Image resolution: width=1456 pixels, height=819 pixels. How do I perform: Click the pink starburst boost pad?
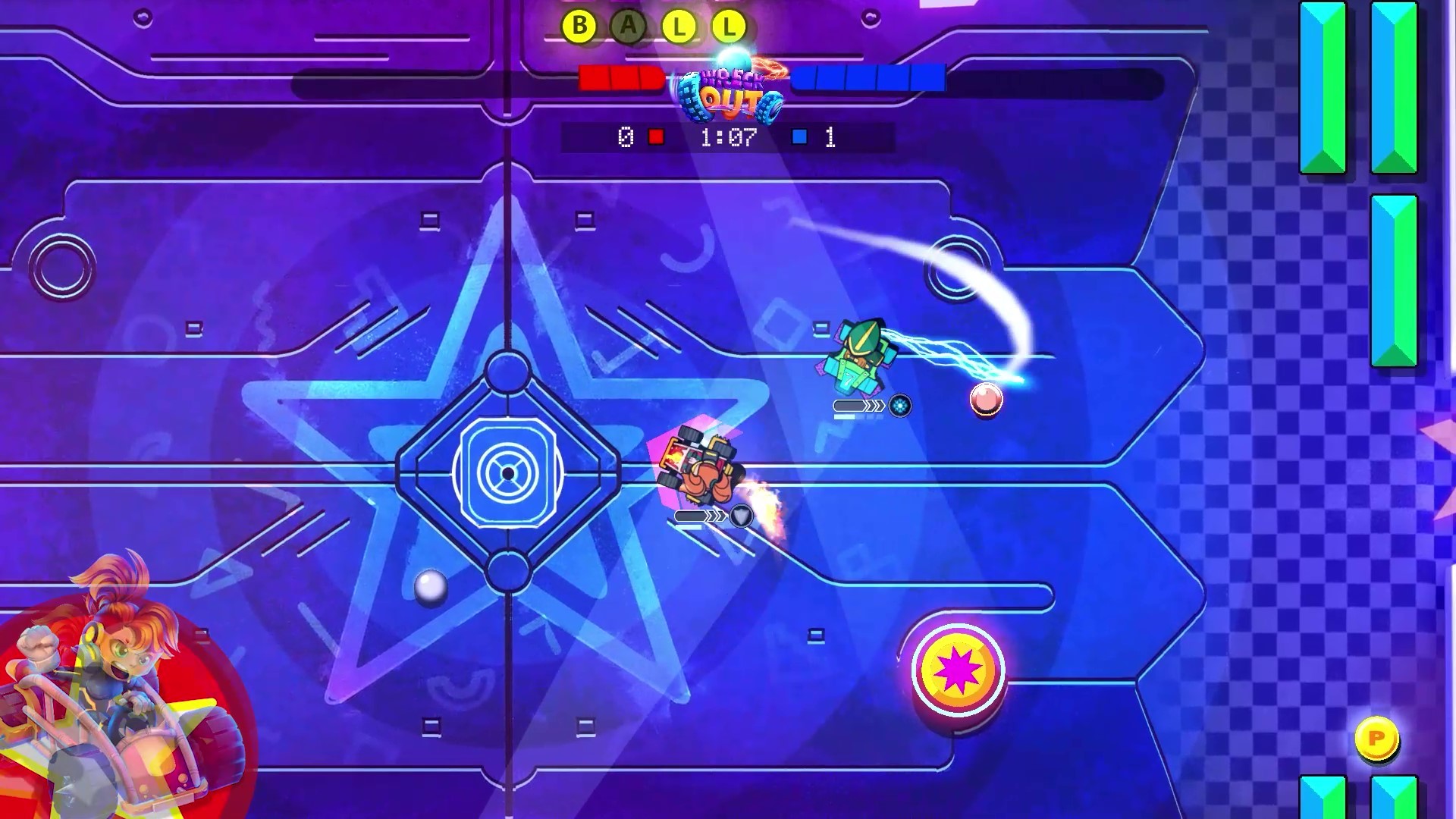[x=957, y=671]
